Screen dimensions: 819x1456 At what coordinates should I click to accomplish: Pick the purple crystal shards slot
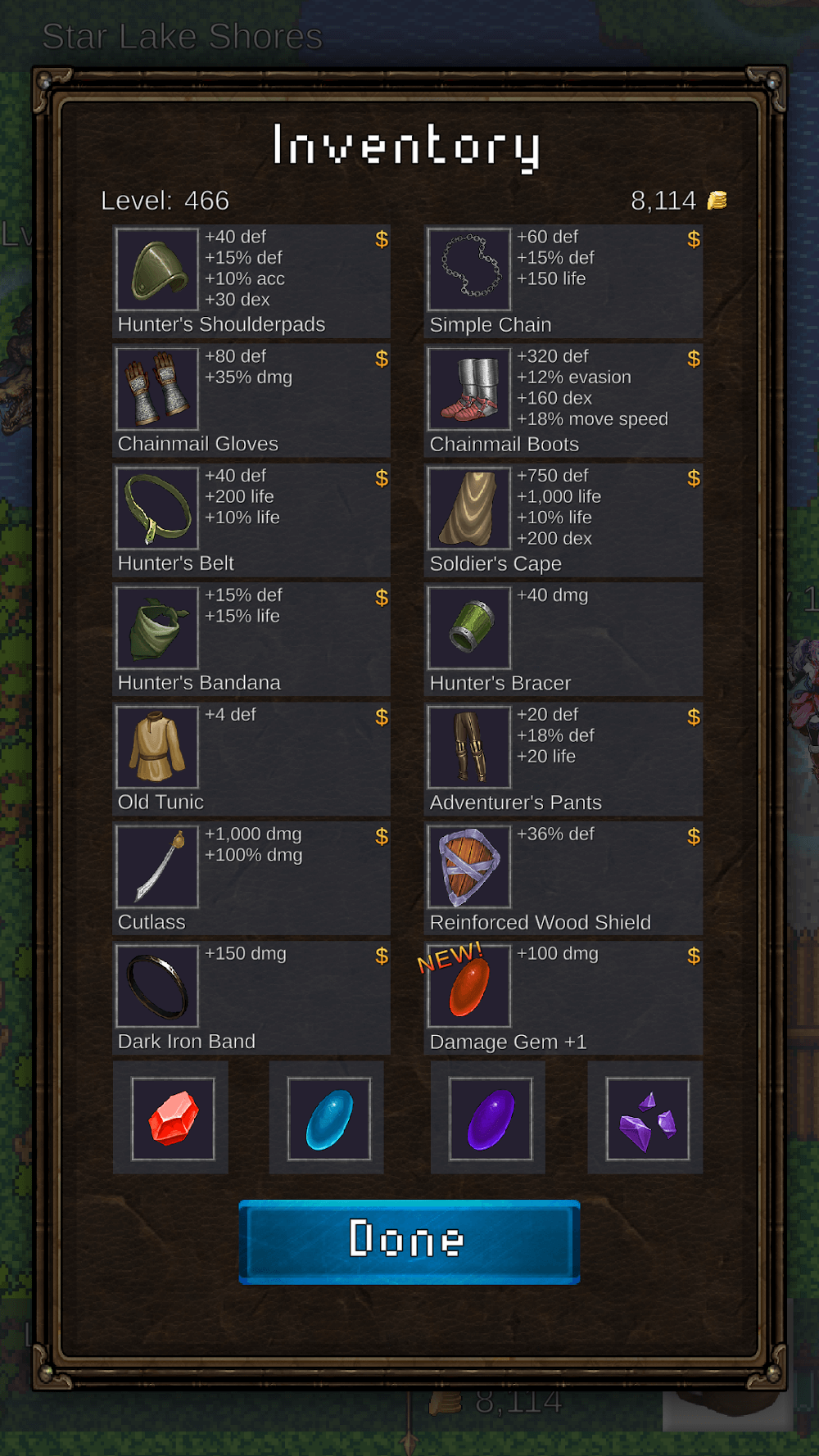(647, 1119)
